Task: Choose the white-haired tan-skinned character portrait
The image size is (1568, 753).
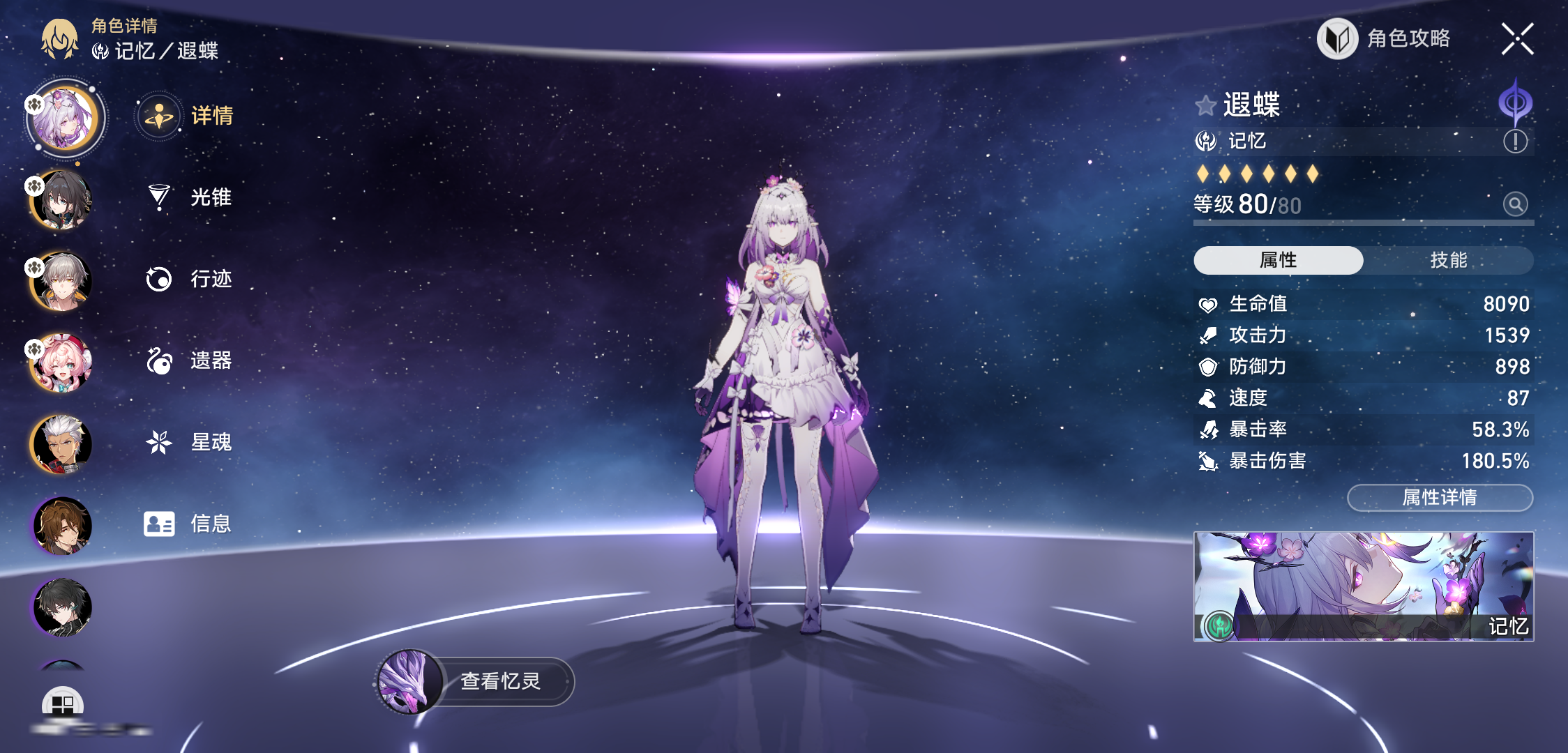Action: 61,444
